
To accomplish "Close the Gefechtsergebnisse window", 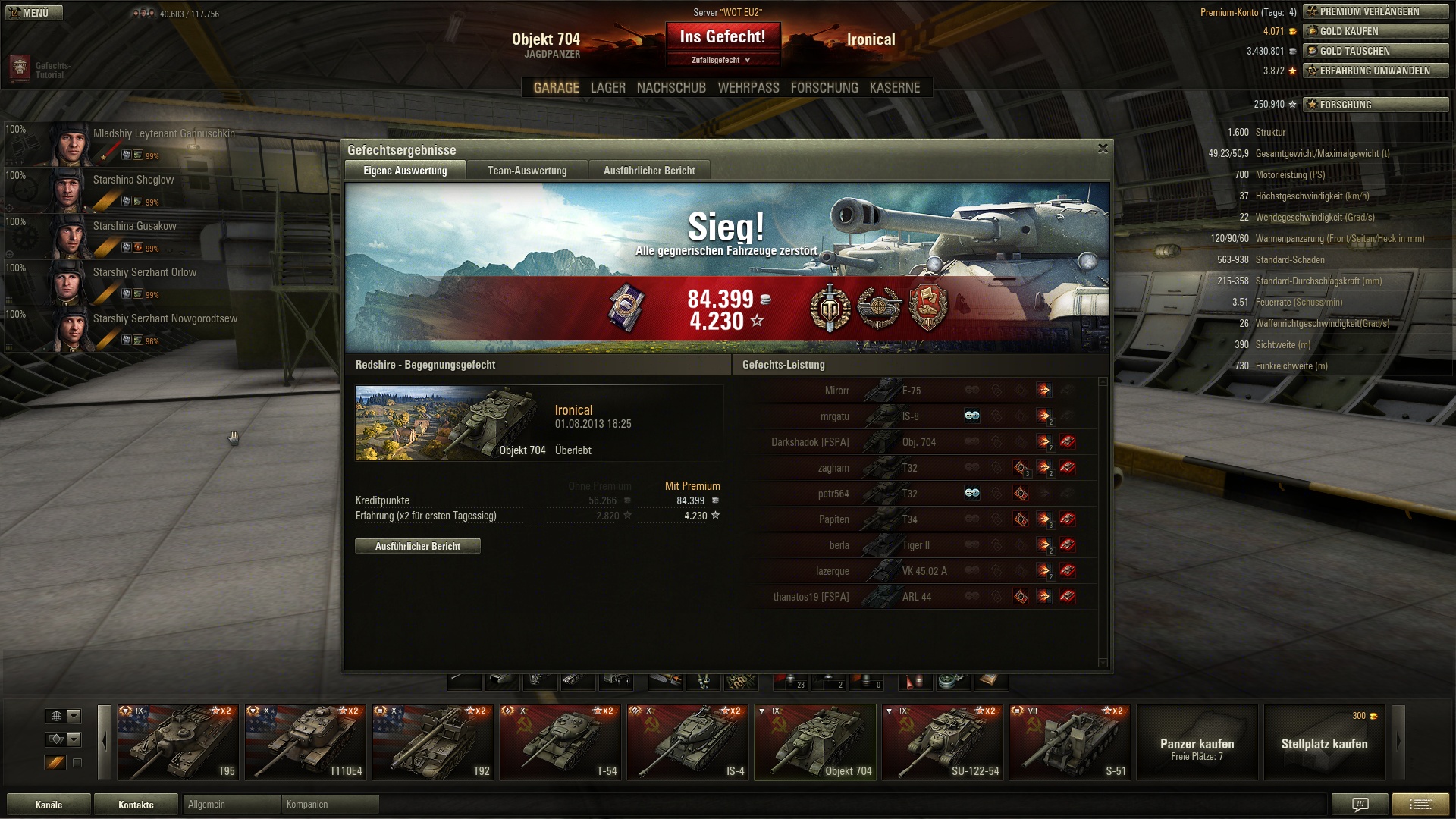I will click(1103, 149).
